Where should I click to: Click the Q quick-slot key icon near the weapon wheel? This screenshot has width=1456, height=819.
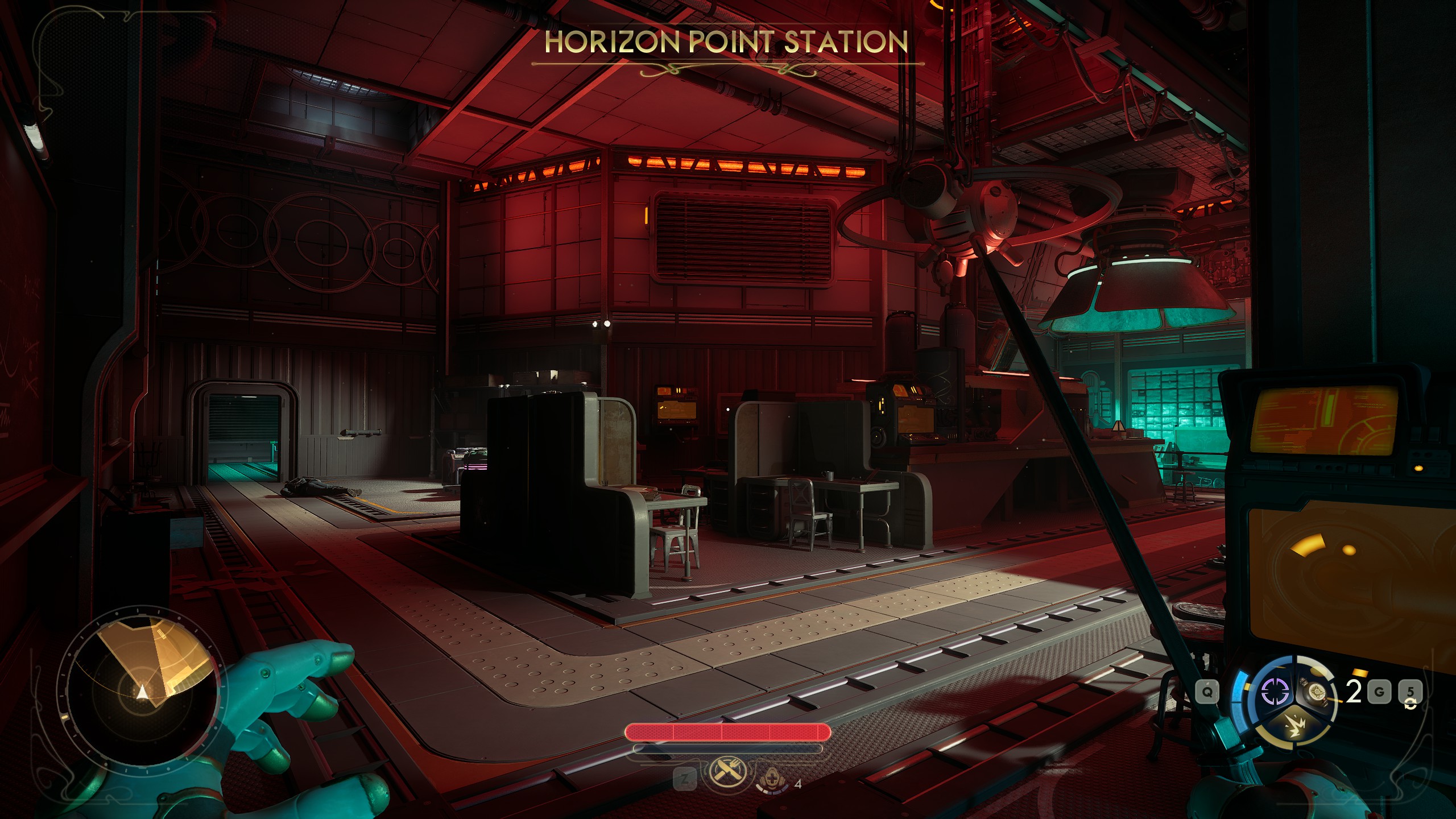tap(1208, 692)
